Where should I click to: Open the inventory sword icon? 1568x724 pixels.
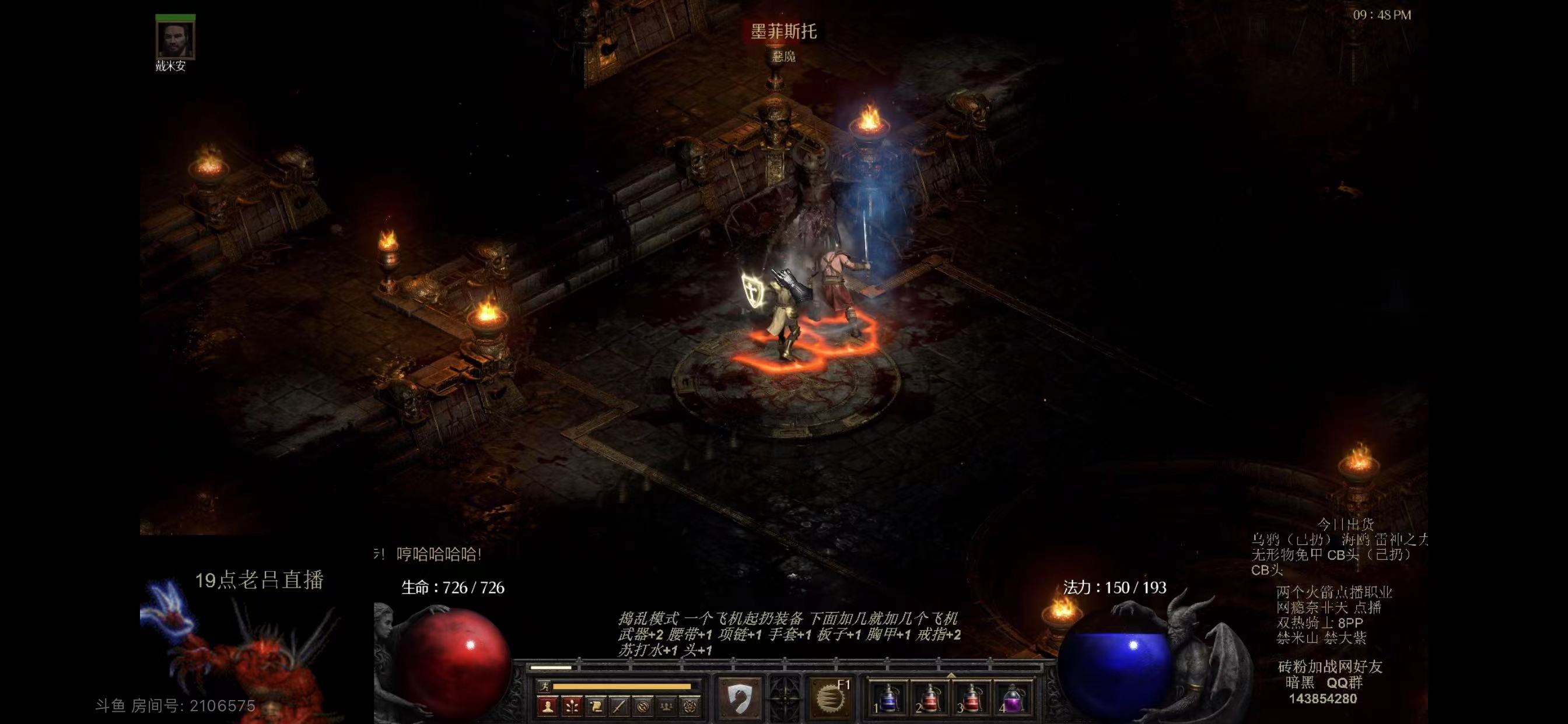point(619,707)
